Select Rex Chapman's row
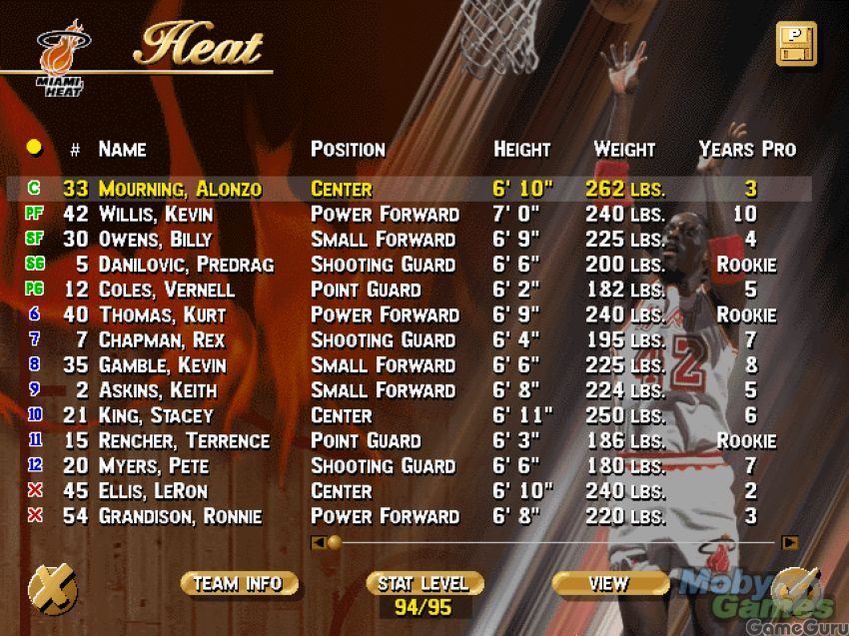This screenshot has height=636, width=849. (x=161, y=340)
